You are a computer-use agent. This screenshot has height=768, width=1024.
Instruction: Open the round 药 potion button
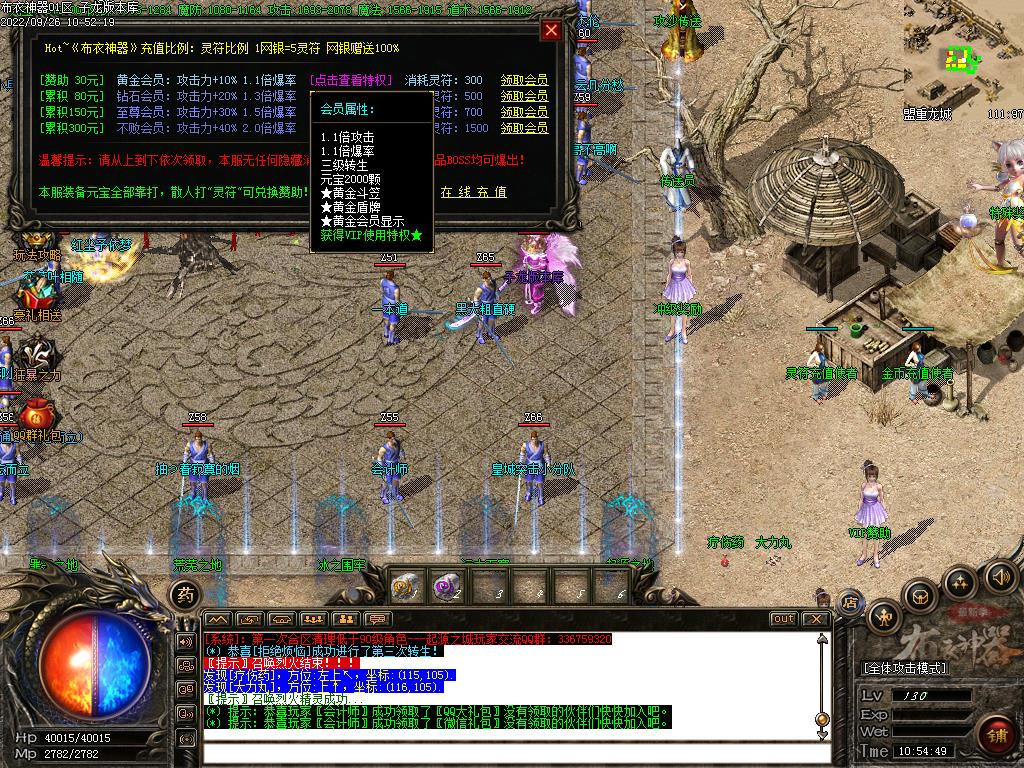[185, 595]
